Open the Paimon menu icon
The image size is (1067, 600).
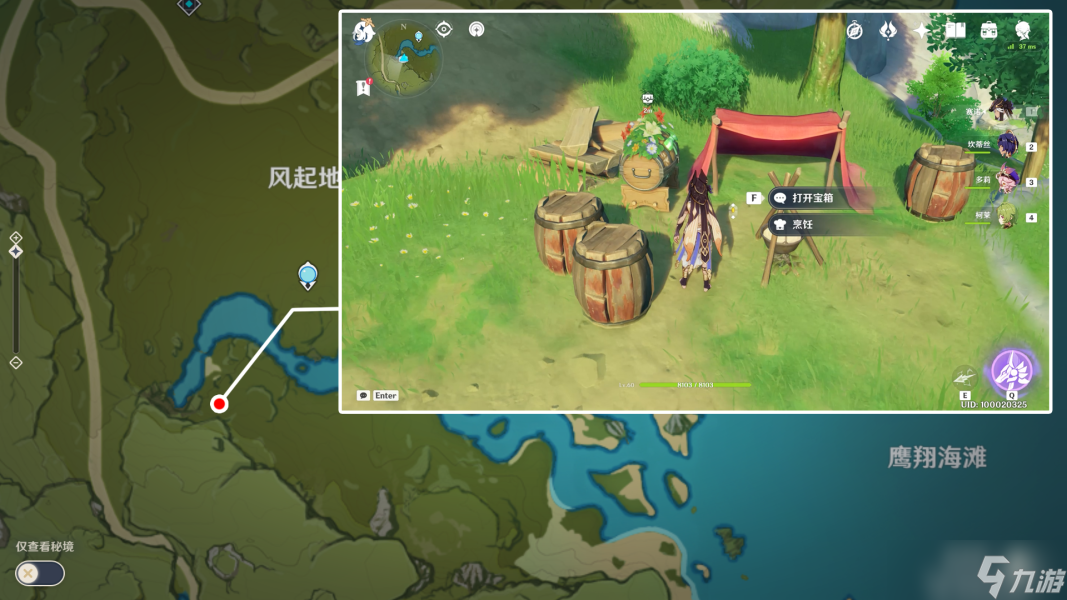363,32
